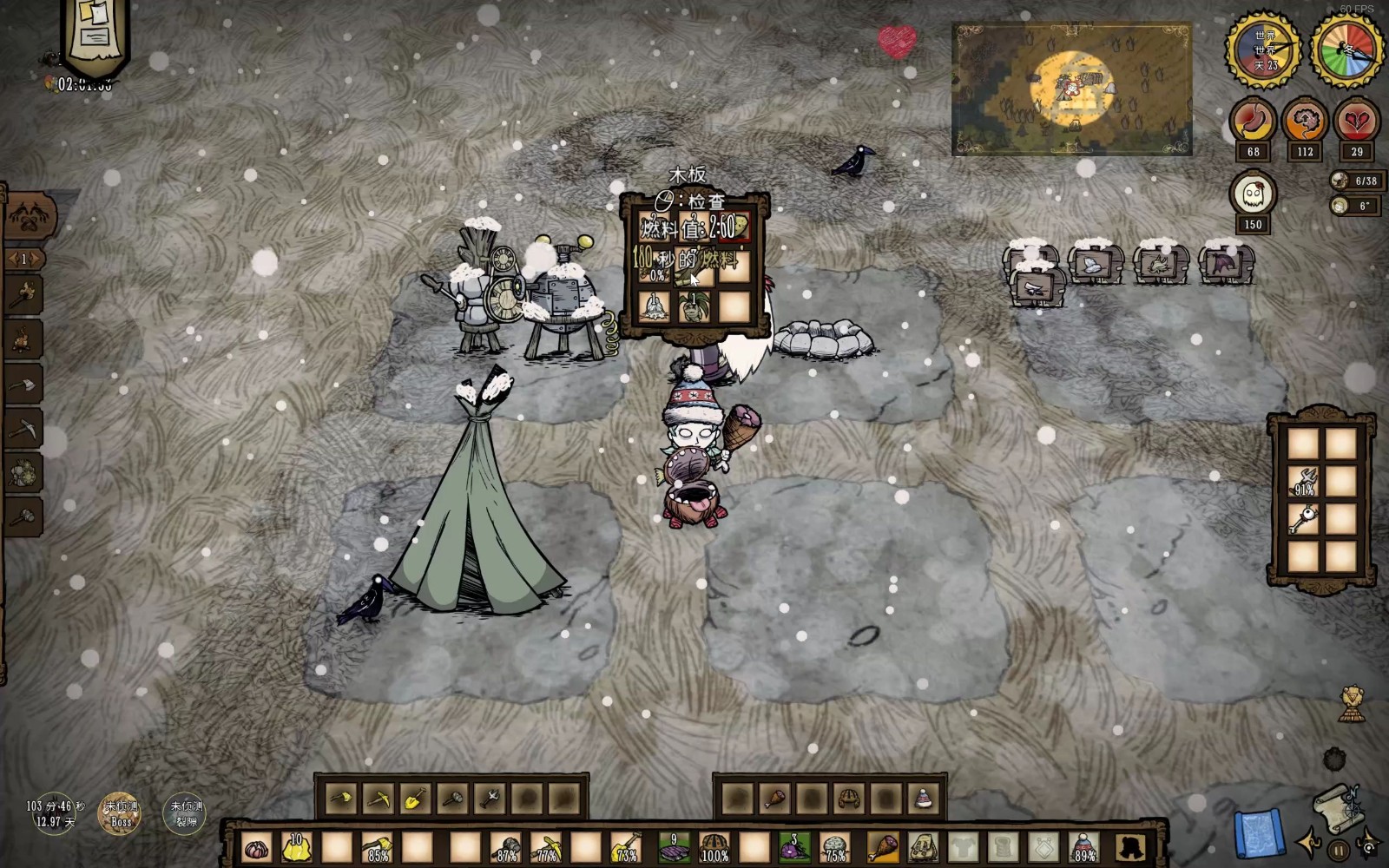Select the football helmet at 100%
The height and width of the screenshot is (868, 1389).
(x=714, y=847)
